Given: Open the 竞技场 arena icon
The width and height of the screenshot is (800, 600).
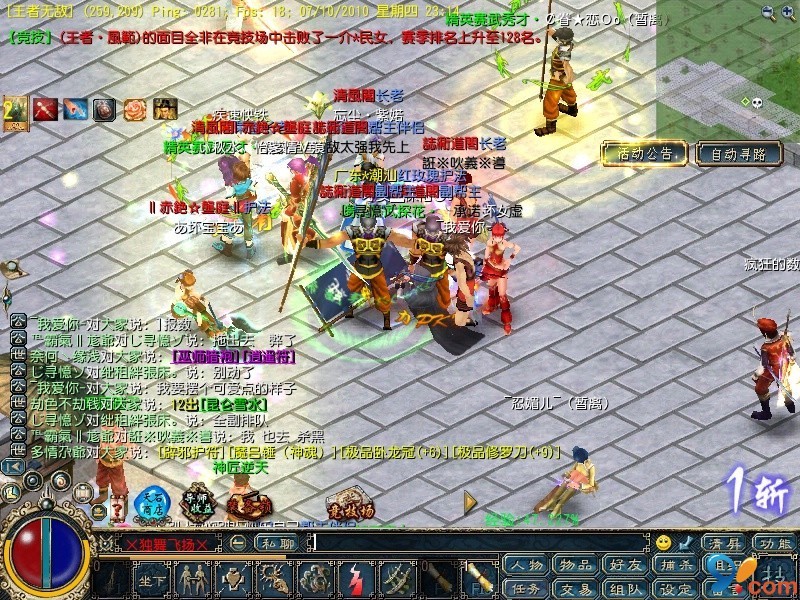Looking at the screenshot, I should pos(350,505).
